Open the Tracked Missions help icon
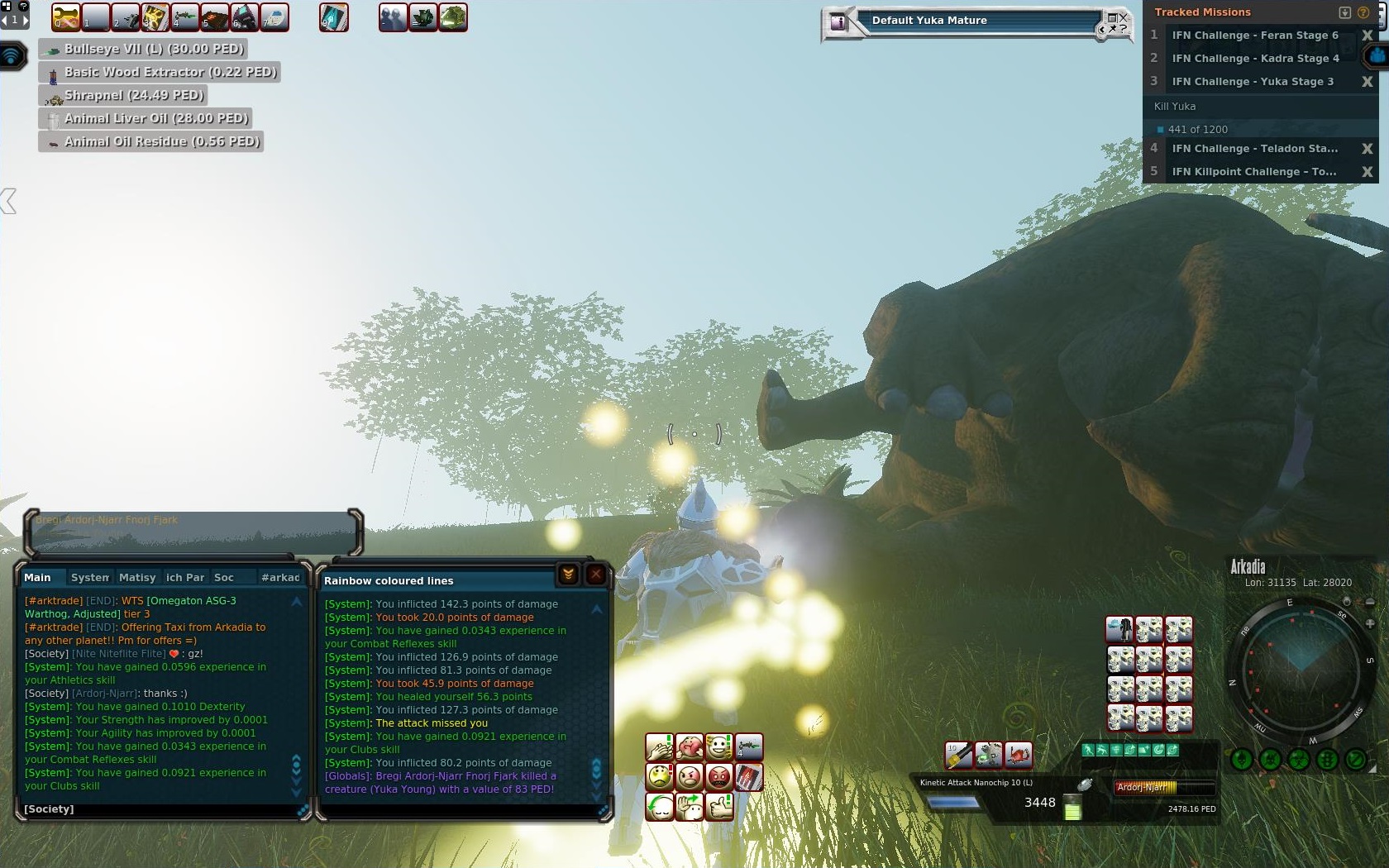The height and width of the screenshot is (868, 1389). (x=1363, y=12)
